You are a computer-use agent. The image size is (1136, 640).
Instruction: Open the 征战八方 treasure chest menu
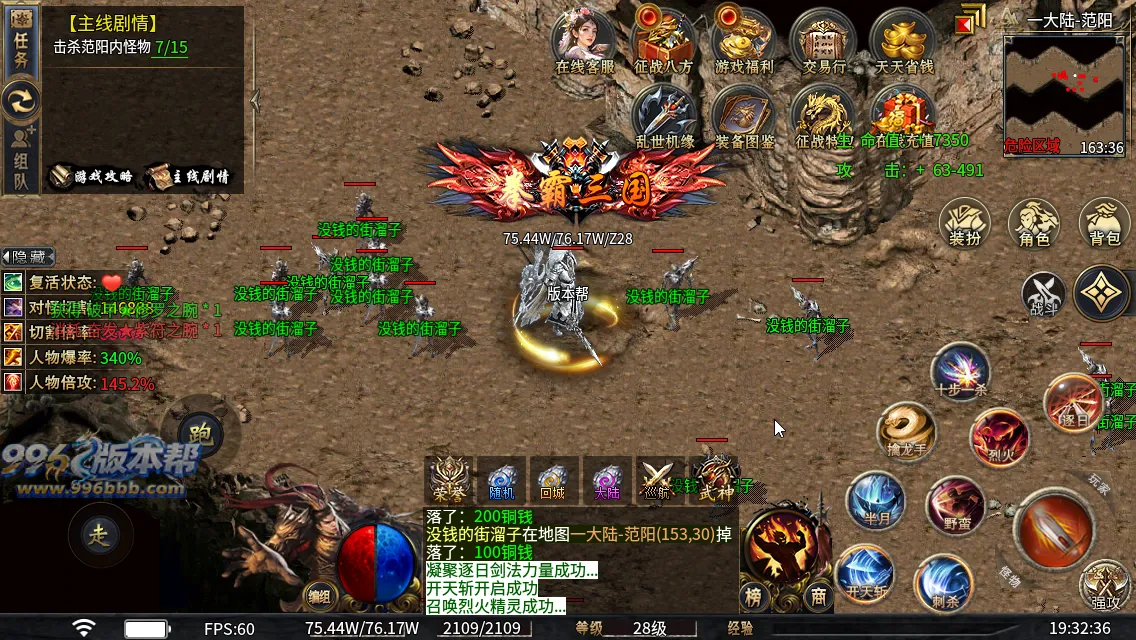click(664, 41)
